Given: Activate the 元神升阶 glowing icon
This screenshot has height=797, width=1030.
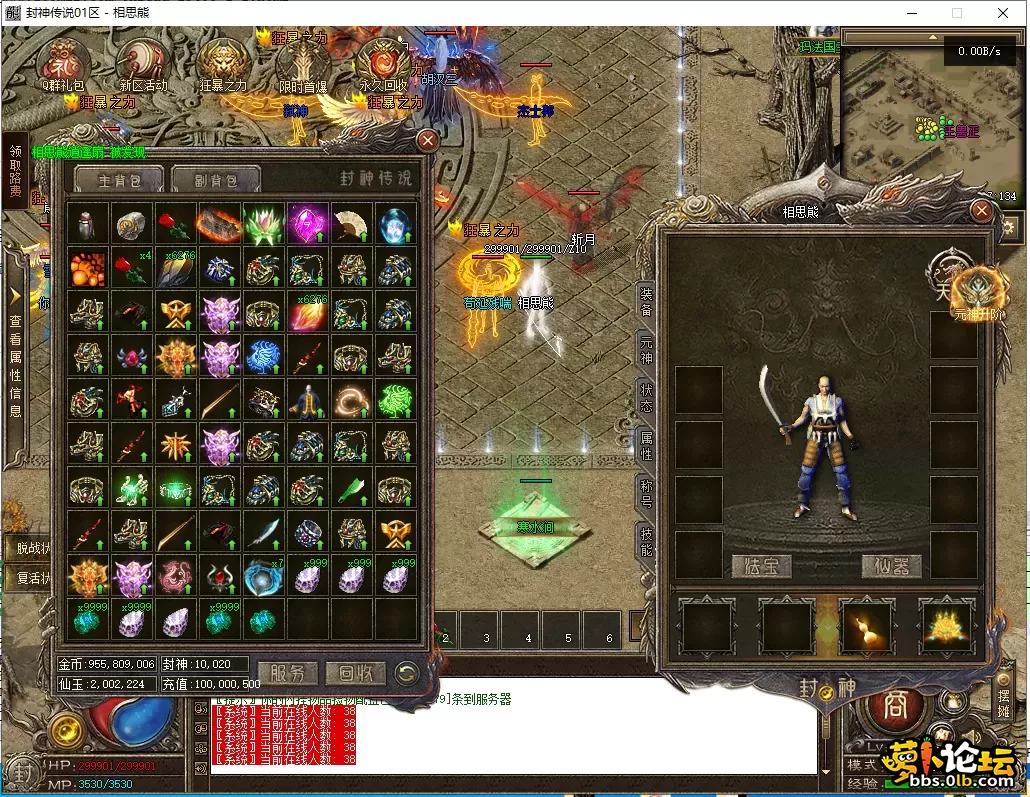Looking at the screenshot, I should [975, 292].
